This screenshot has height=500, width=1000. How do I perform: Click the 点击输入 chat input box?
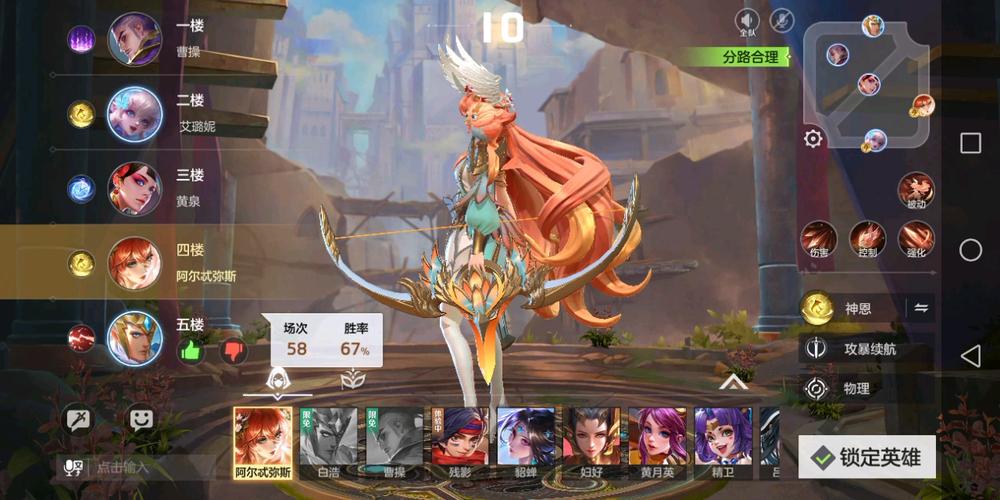click(140, 467)
